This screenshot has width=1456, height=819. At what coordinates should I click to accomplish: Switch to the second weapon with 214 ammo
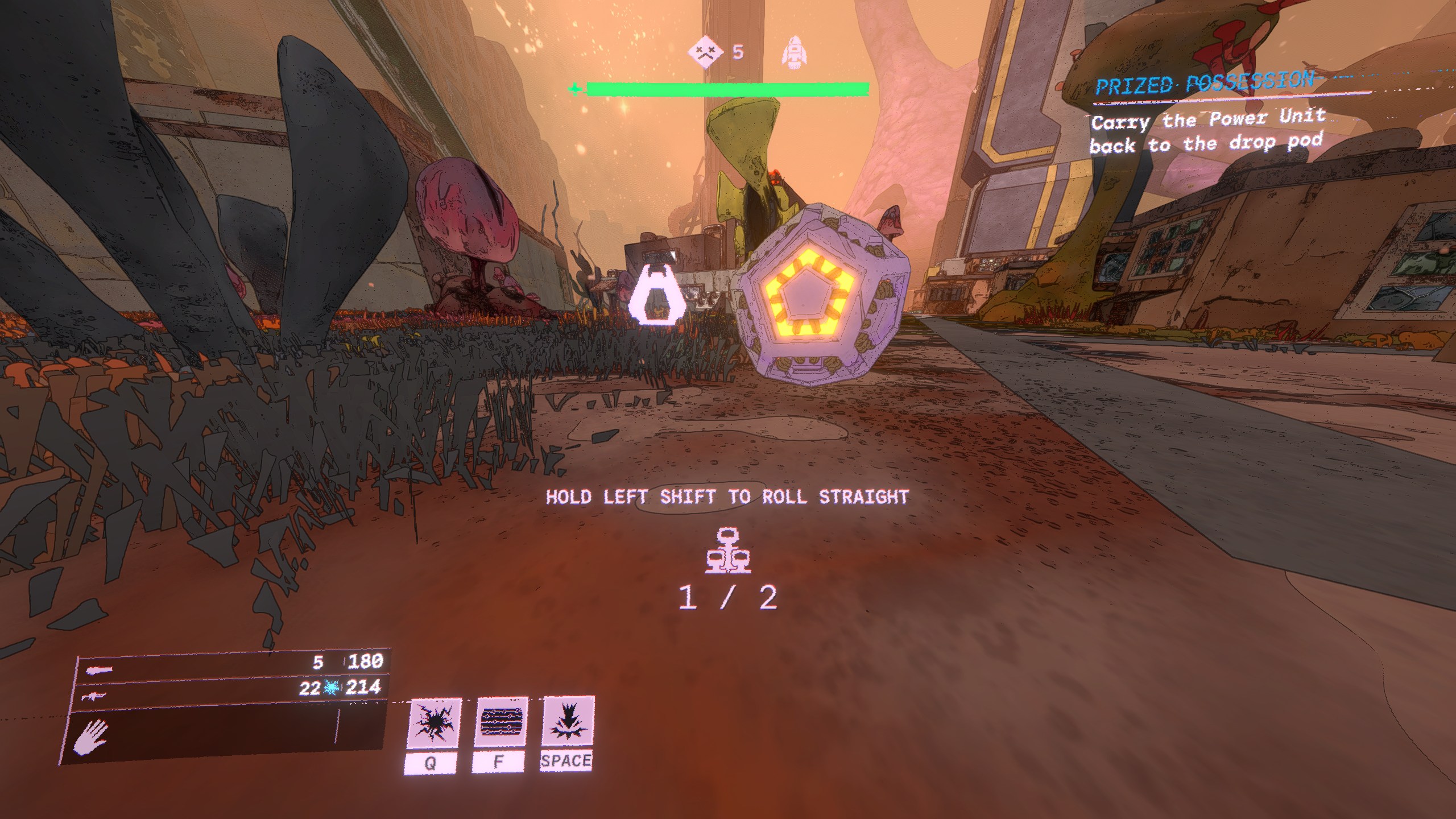tap(230, 690)
